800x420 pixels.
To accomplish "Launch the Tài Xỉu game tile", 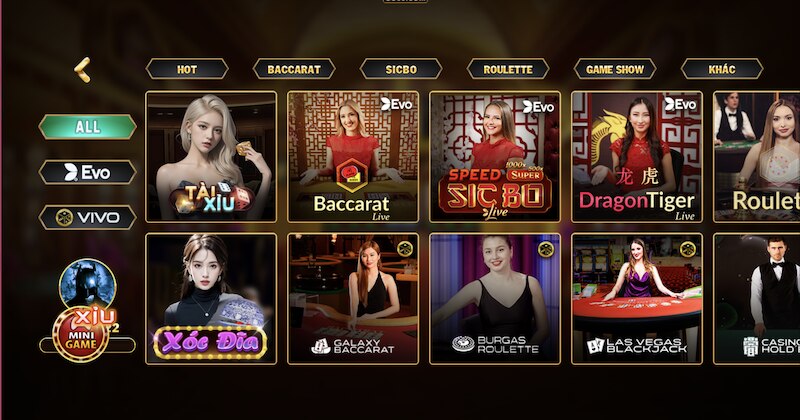I will pyautogui.click(x=211, y=157).
